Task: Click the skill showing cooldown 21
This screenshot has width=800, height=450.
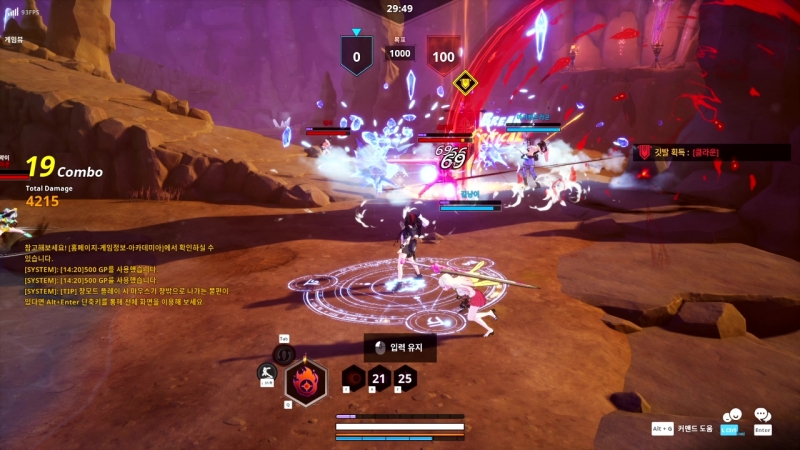Action: (x=379, y=378)
